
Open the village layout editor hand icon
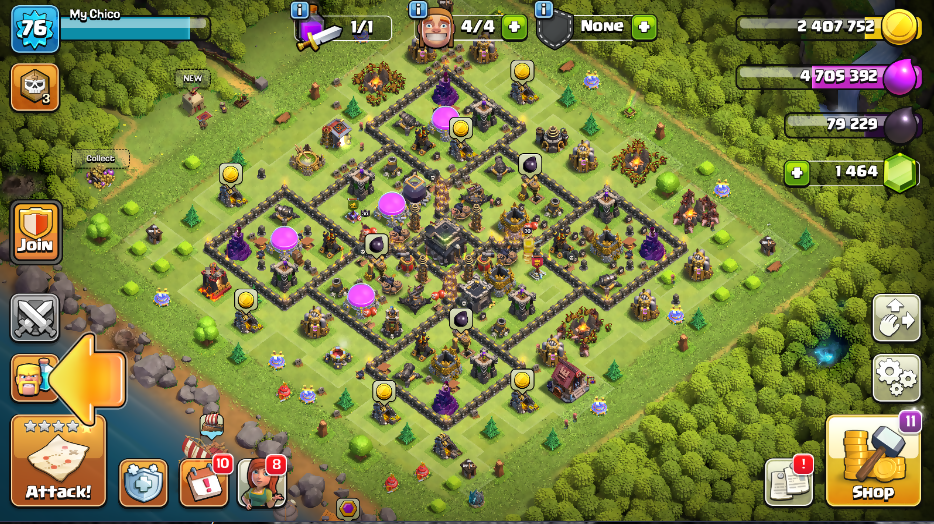coord(896,319)
